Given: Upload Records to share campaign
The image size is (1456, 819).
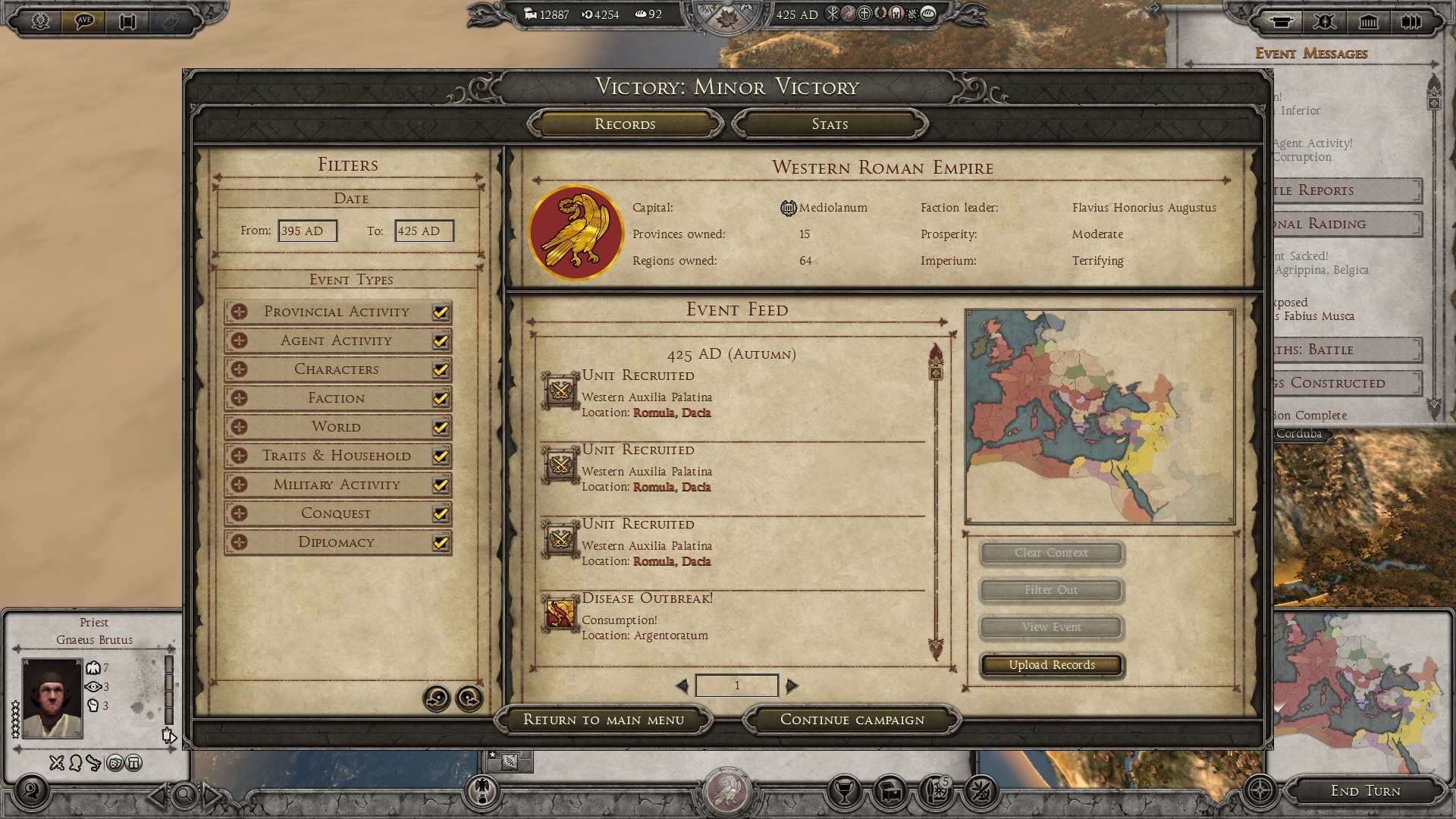Looking at the screenshot, I should click(1052, 665).
